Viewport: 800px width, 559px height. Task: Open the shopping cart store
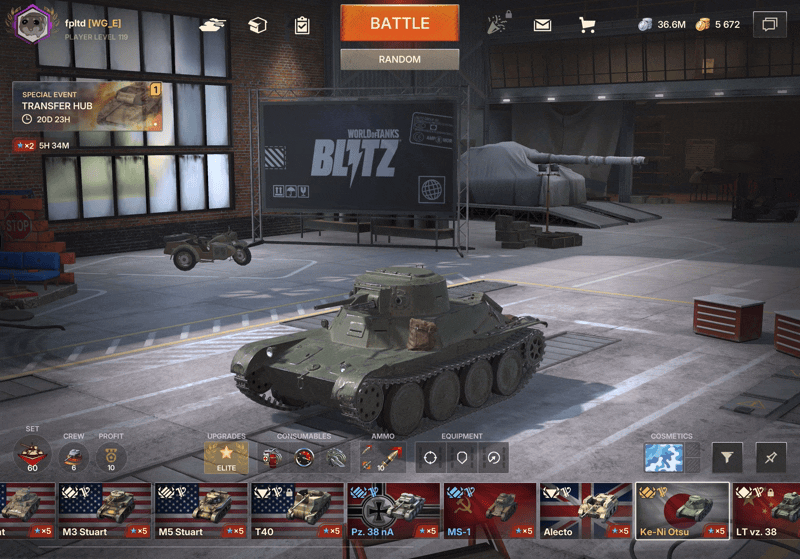[x=587, y=25]
